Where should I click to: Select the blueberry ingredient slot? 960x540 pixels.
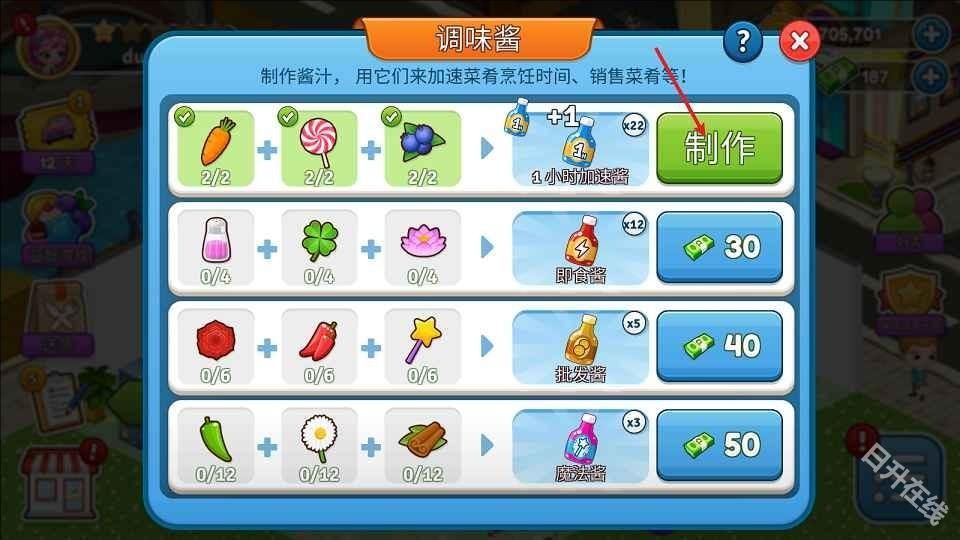tap(422, 148)
